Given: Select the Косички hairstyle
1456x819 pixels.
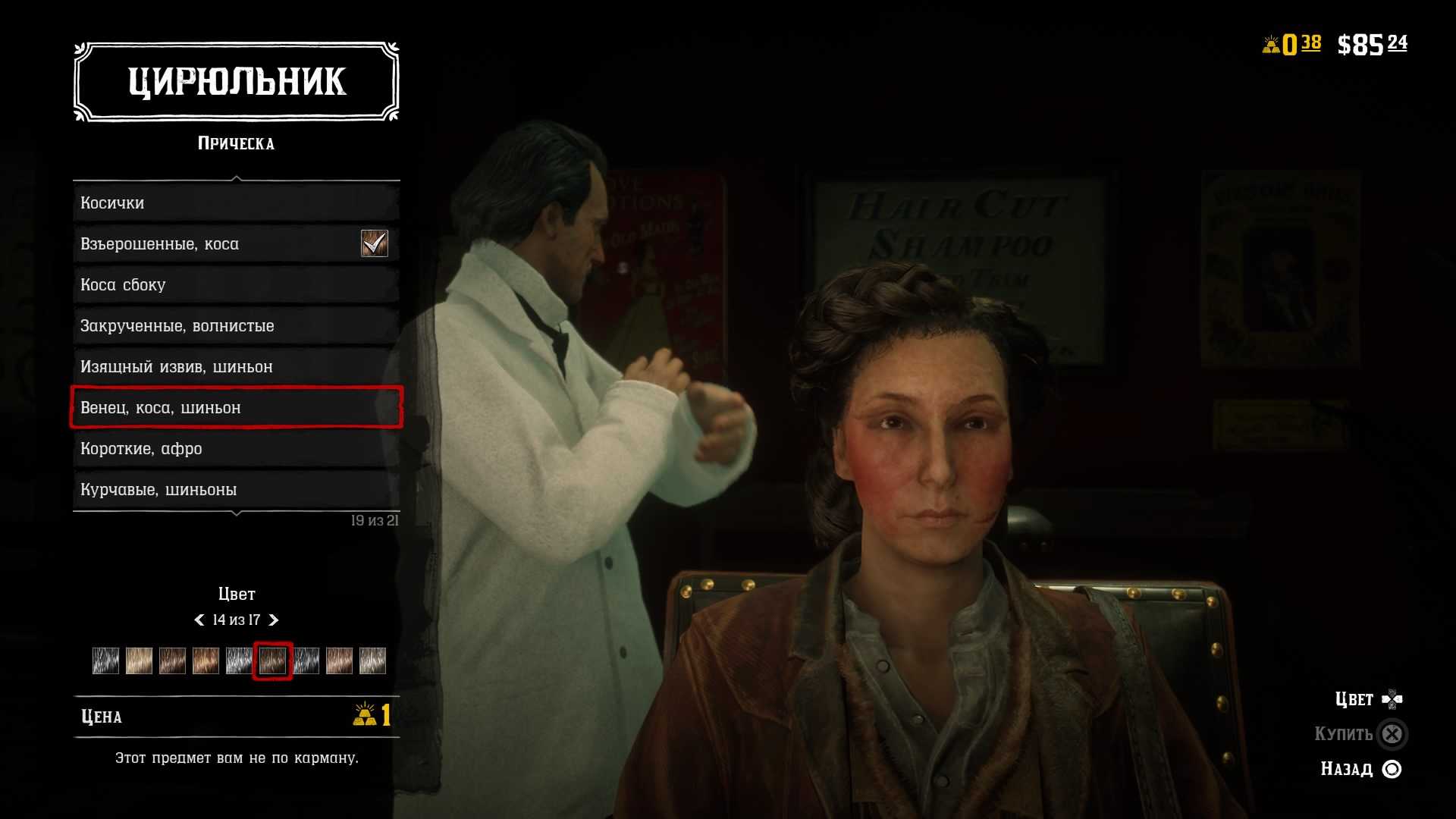Looking at the screenshot, I should pos(236,203).
